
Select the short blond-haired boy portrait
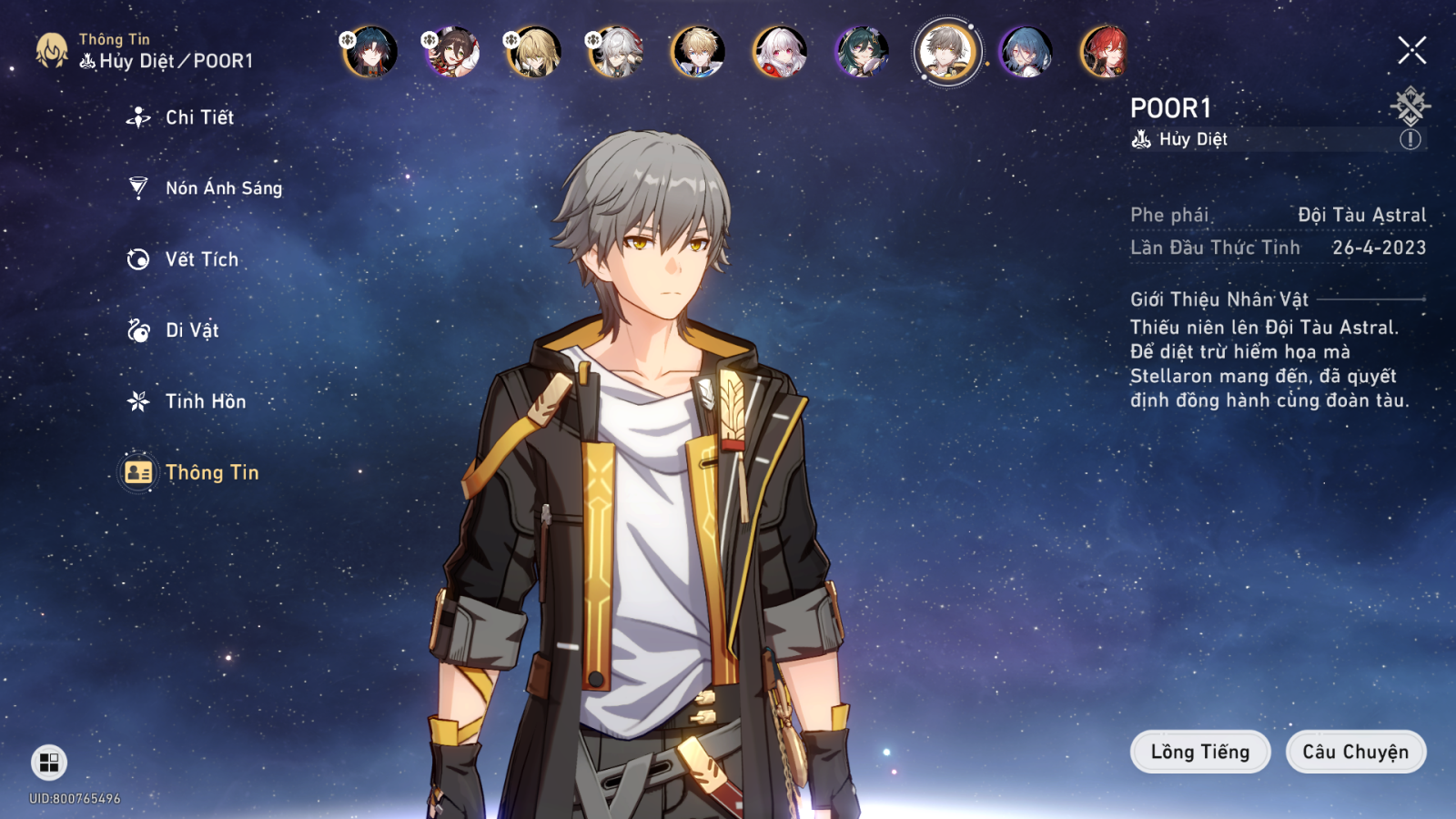[x=698, y=51]
